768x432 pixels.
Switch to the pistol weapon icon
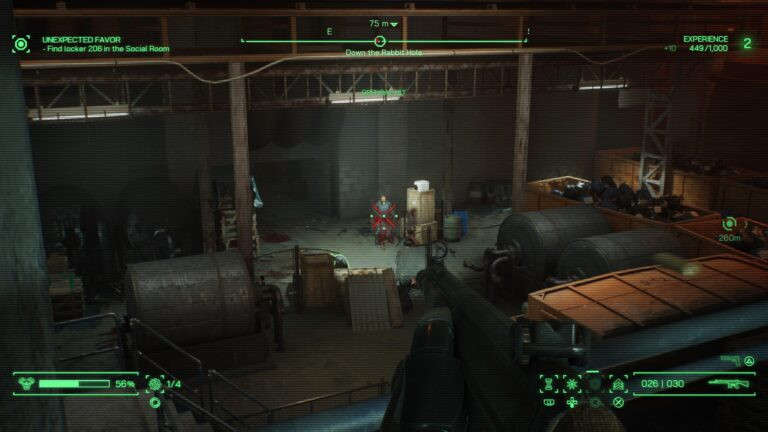(x=731, y=360)
